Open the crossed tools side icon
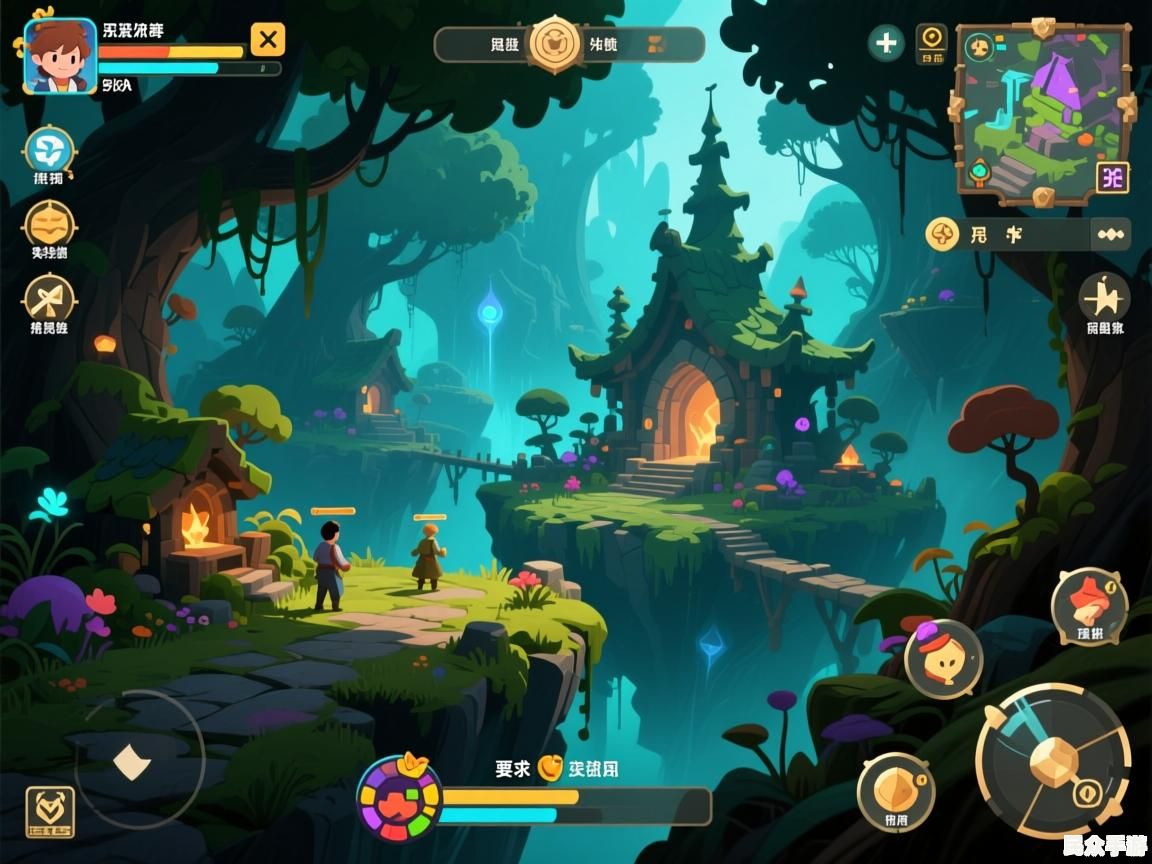 point(49,298)
